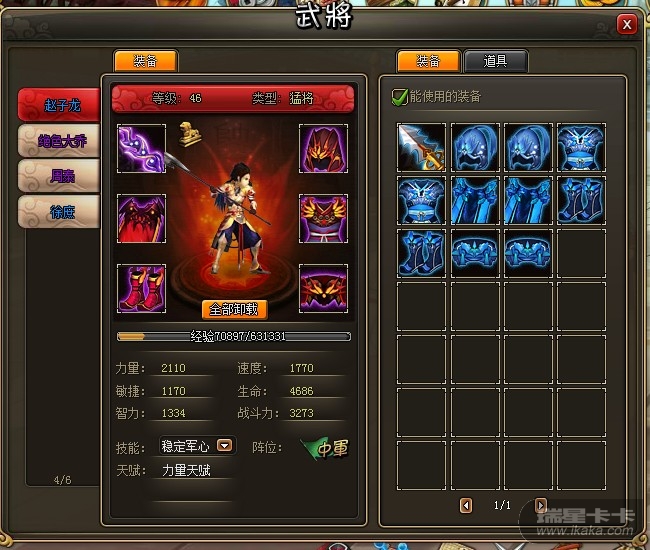Toggle the 能使用的装备 checkbox
The height and width of the screenshot is (550, 650).
399,97
